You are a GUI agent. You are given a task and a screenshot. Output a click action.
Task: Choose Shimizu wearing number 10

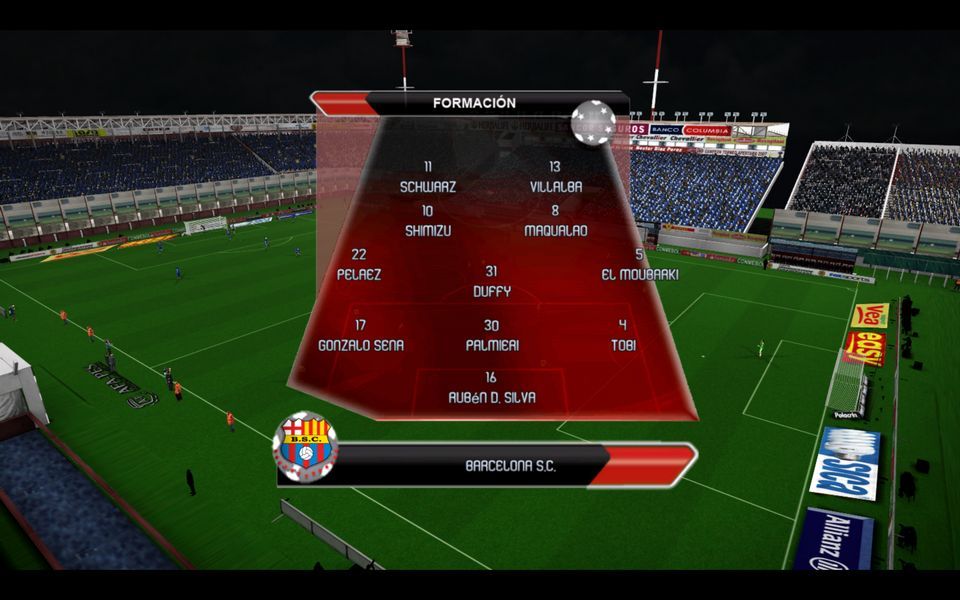pyautogui.click(x=427, y=221)
